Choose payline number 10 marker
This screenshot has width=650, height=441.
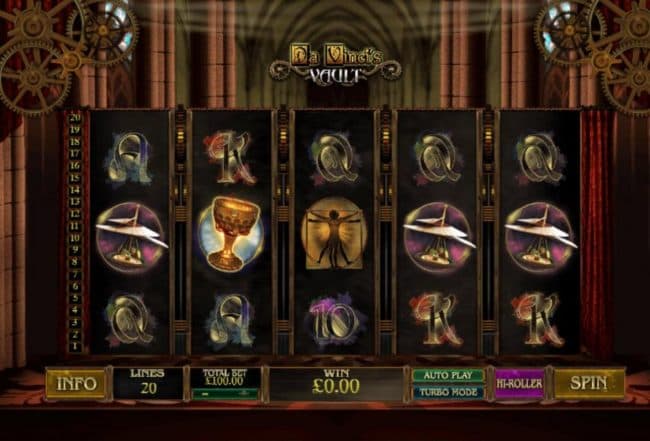(x=75, y=238)
